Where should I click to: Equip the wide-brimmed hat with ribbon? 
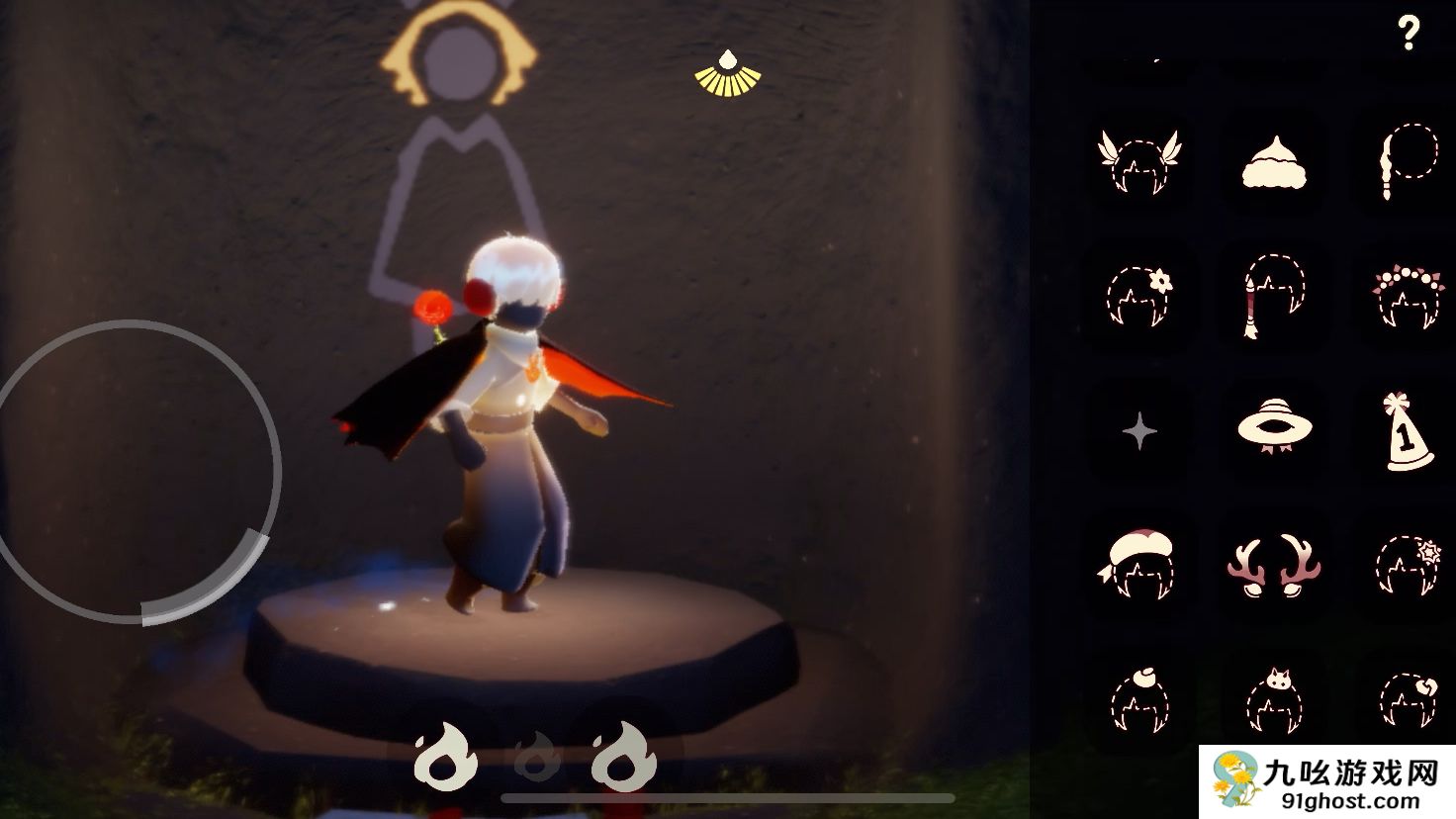click(x=1274, y=427)
